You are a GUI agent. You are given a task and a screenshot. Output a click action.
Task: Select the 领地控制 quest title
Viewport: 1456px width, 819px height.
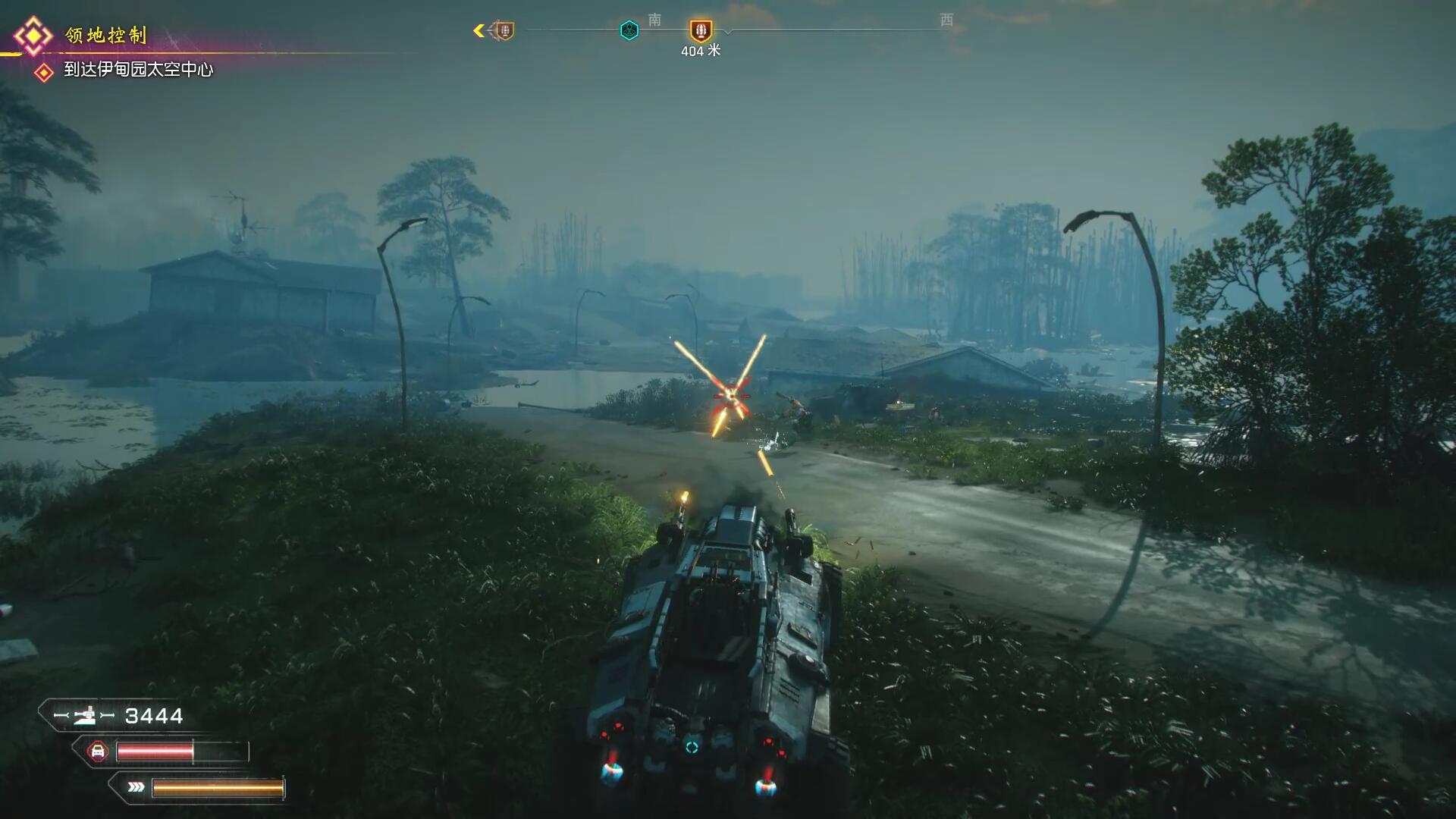[105, 35]
